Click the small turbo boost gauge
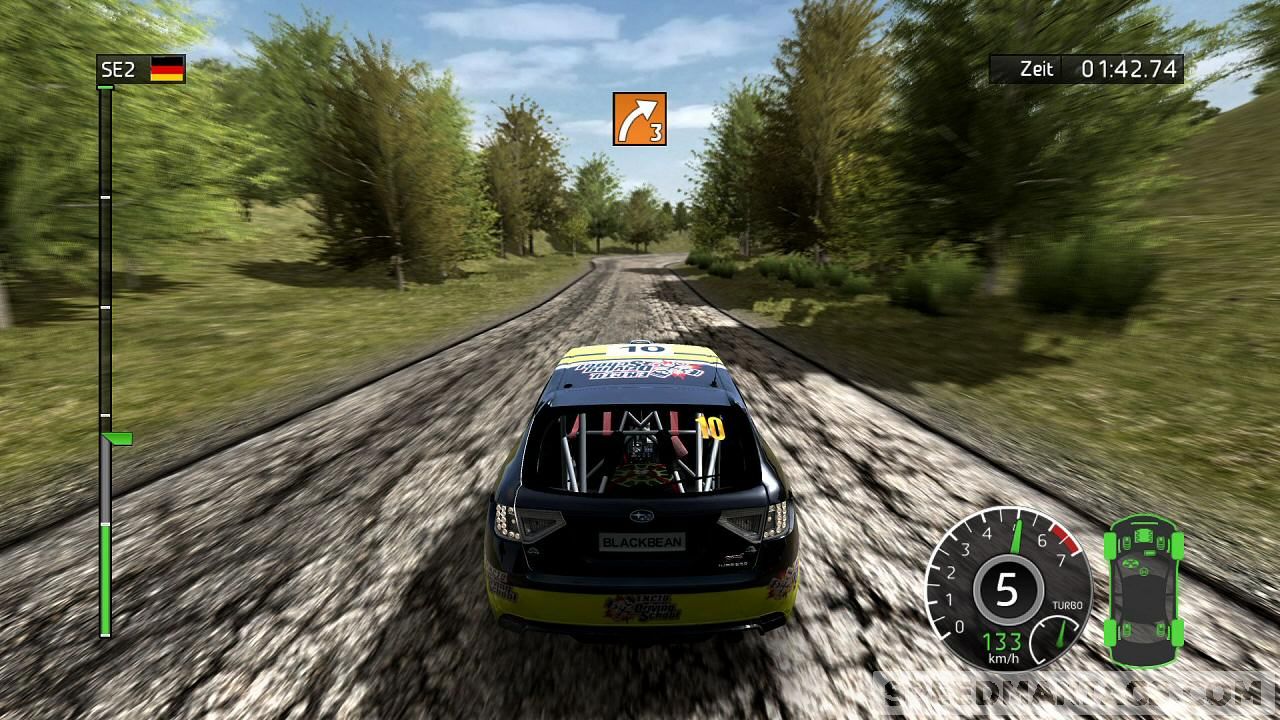Image resolution: width=1280 pixels, height=720 pixels. [1060, 632]
